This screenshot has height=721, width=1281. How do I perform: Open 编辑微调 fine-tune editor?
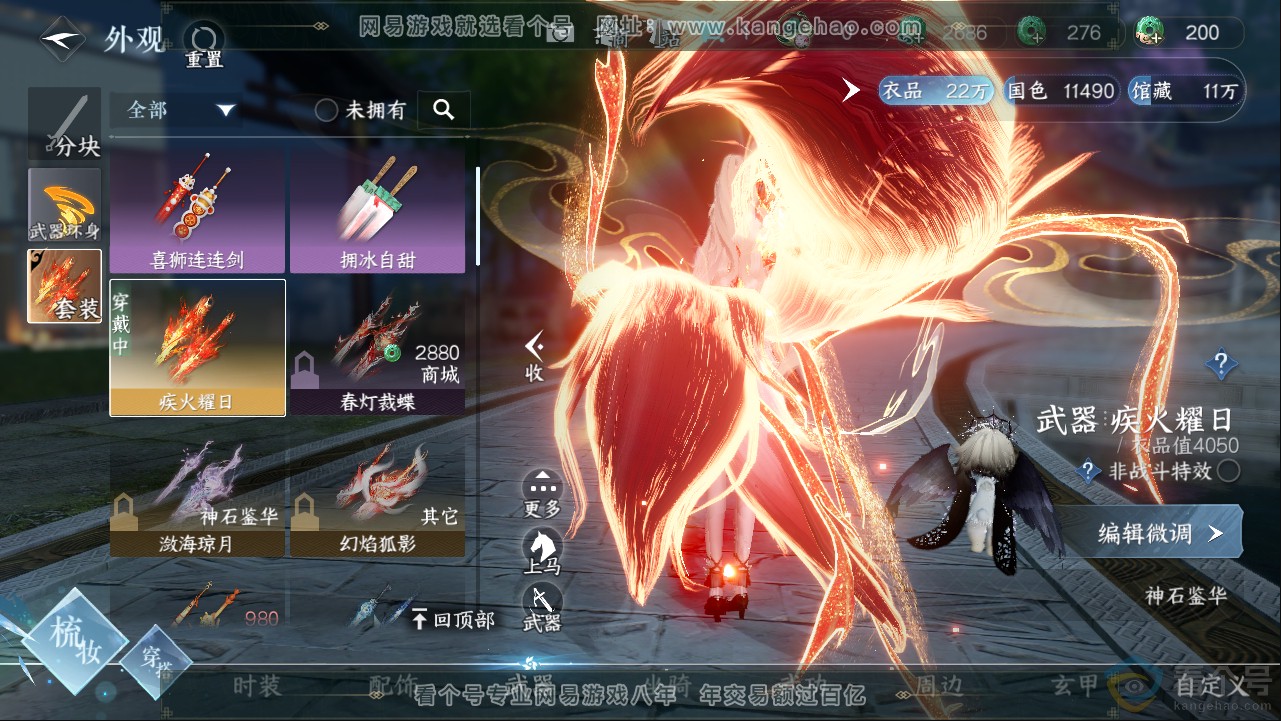point(1150,533)
